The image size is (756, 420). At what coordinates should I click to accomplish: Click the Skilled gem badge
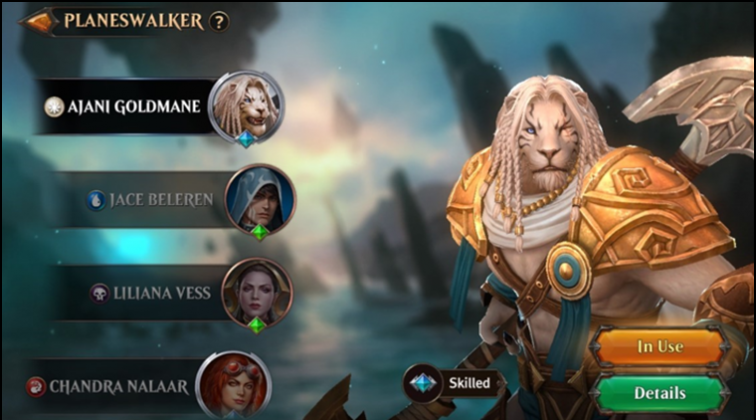coord(452,383)
